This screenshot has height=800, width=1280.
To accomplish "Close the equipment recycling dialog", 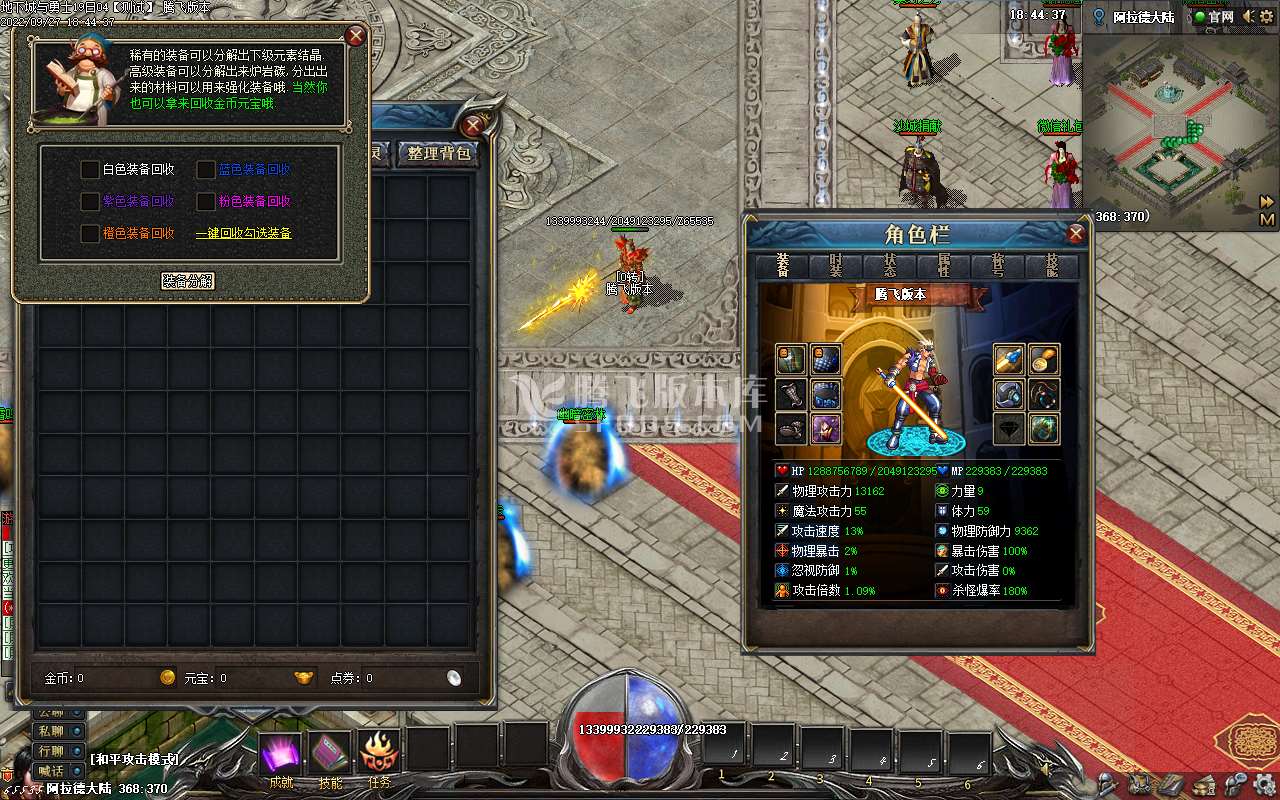I will [355, 37].
